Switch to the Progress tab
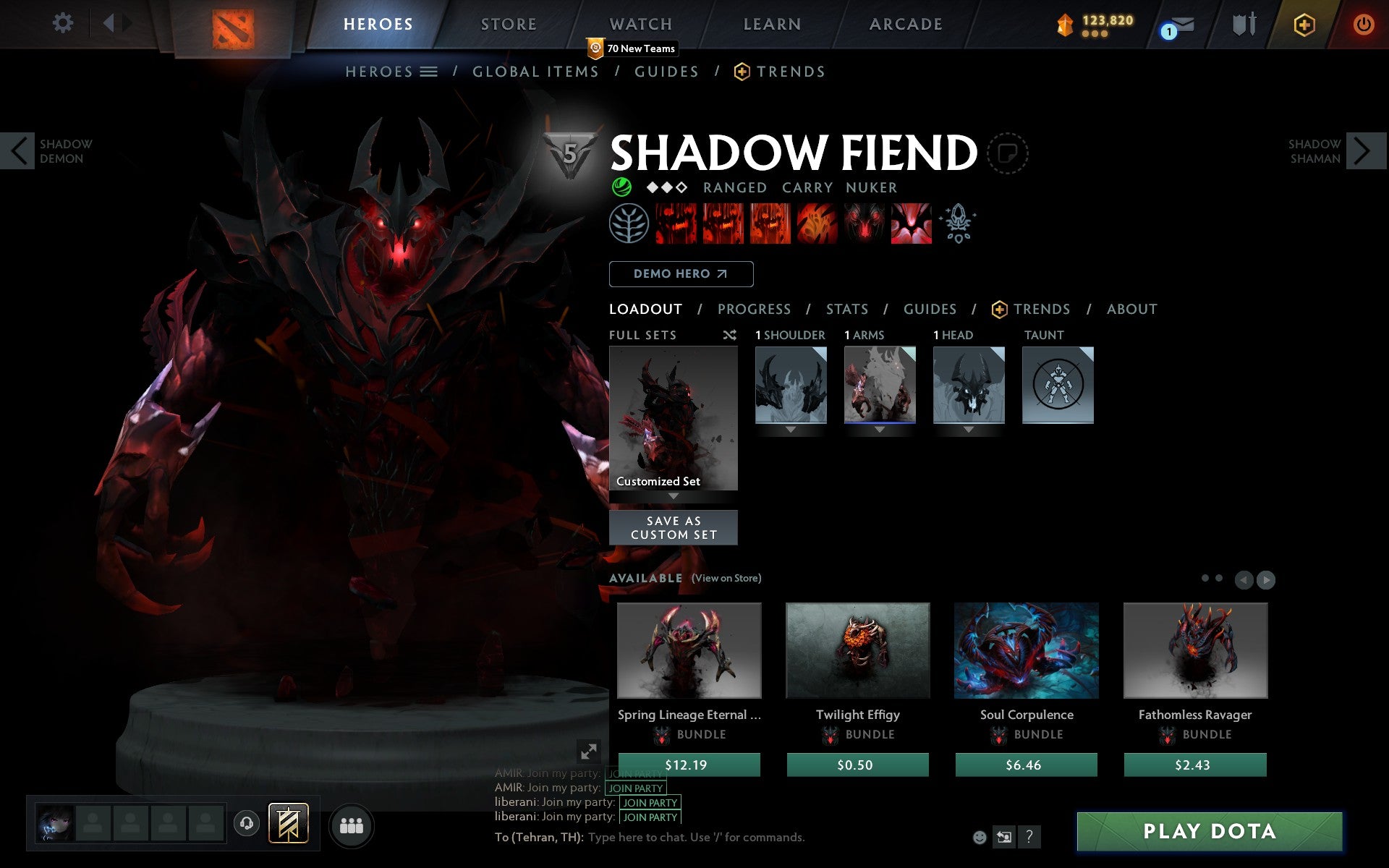This screenshot has height=868, width=1389. coord(754,309)
